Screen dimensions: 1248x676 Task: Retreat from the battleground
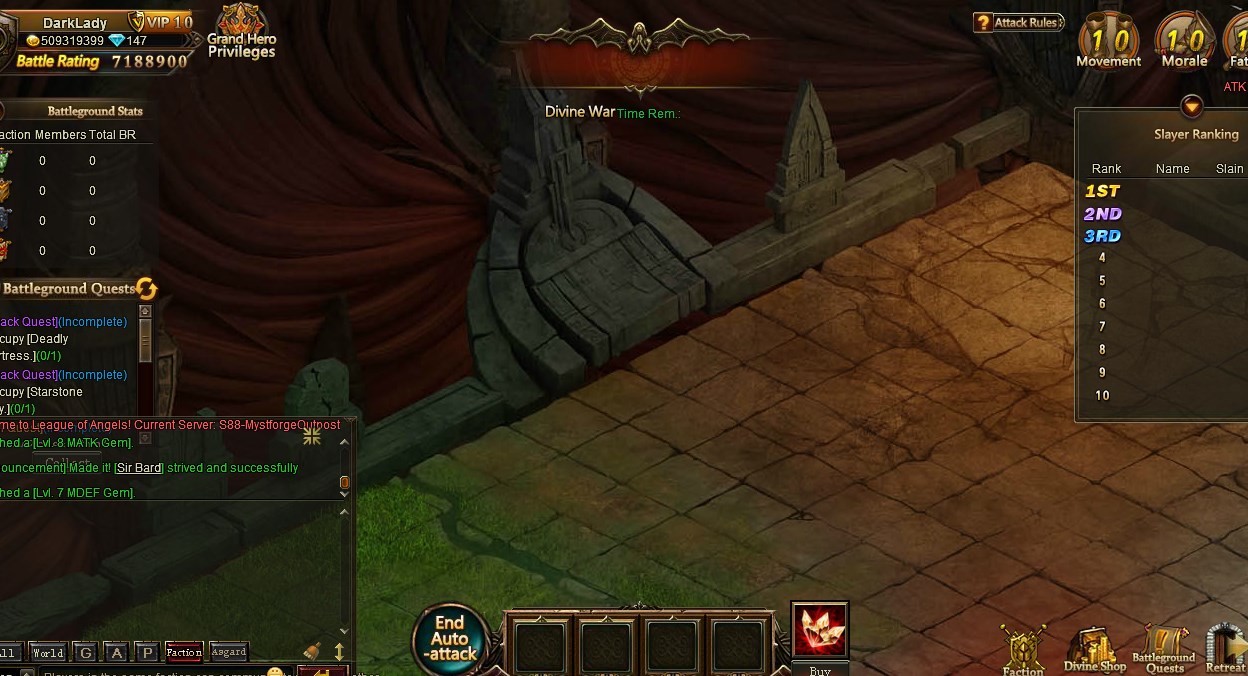tap(1226, 650)
